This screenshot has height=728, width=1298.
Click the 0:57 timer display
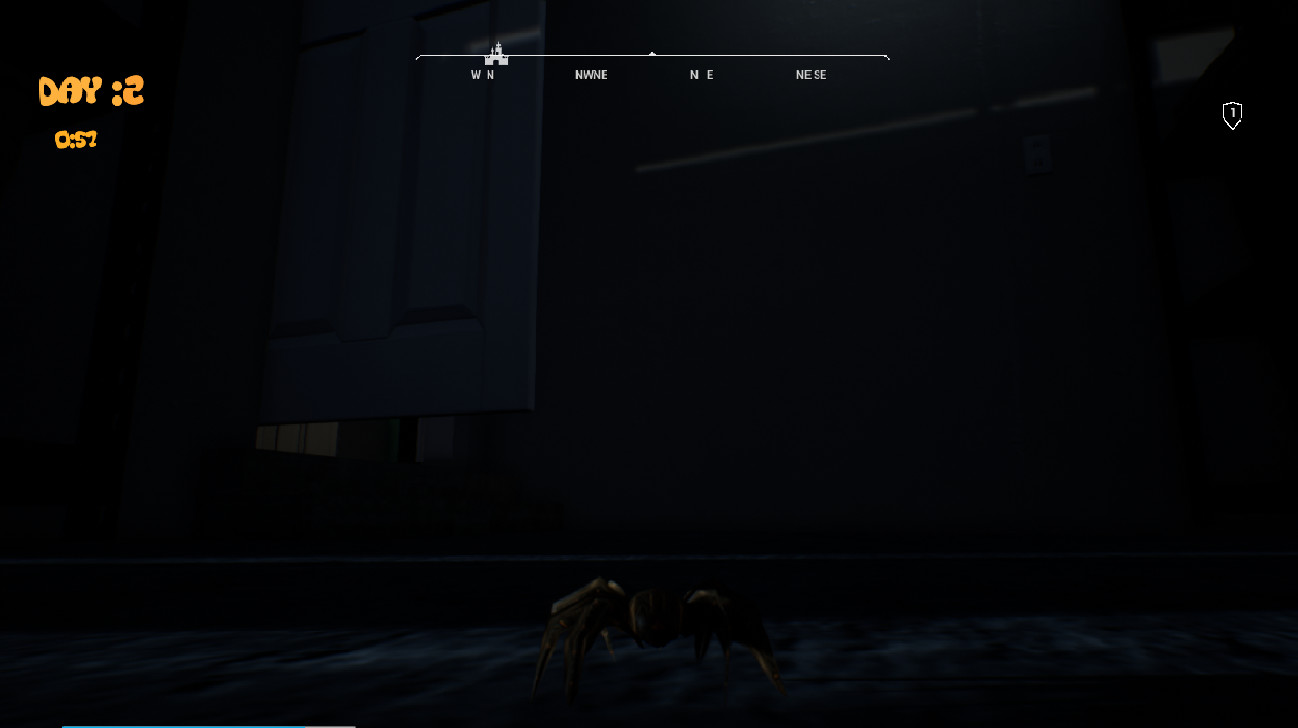(76, 140)
